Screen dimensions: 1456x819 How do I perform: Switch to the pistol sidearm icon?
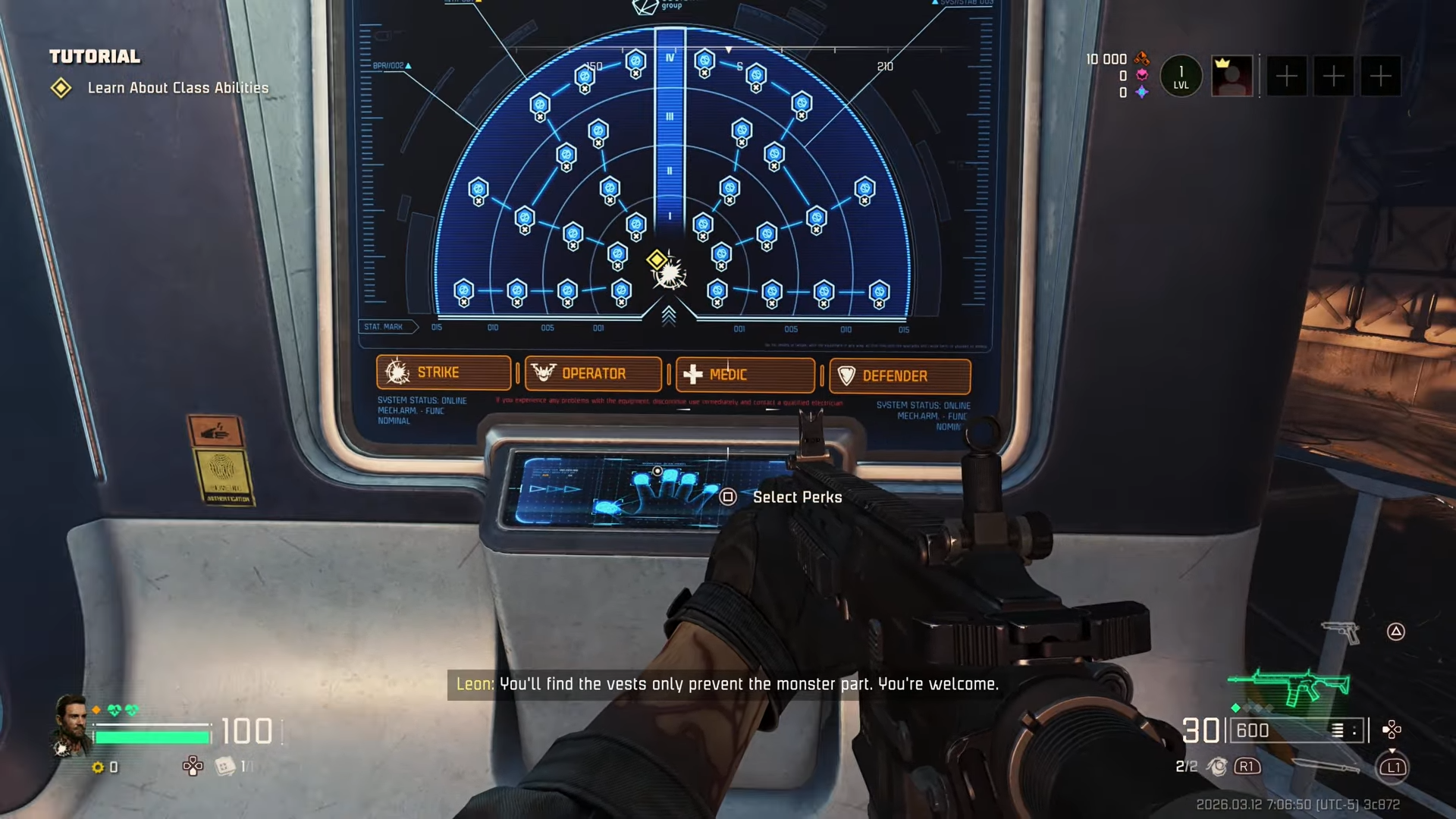tap(1340, 631)
